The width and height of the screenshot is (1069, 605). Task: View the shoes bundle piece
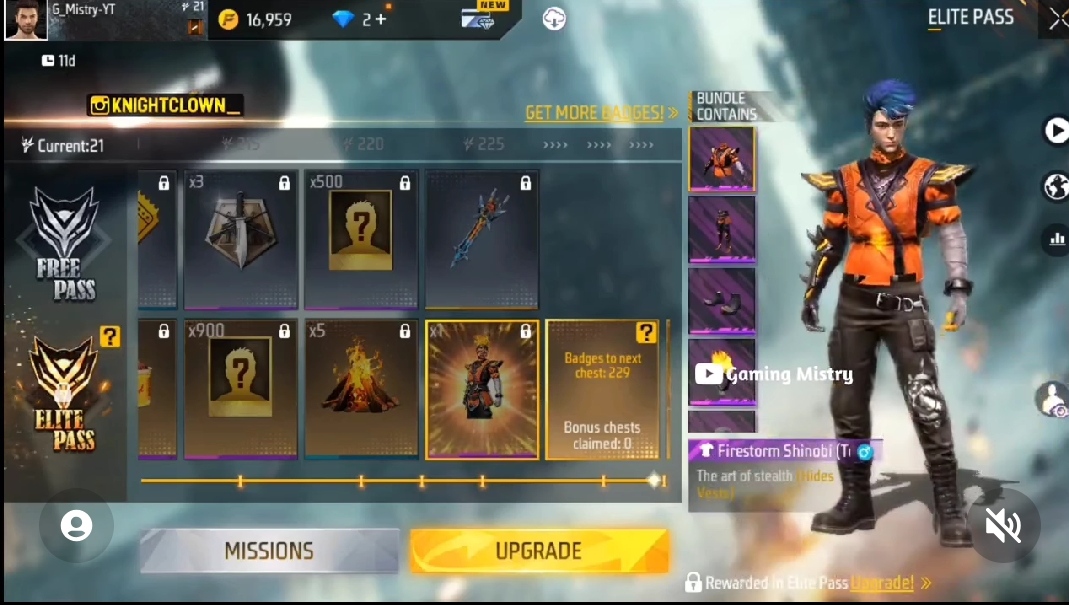[721, 301]
